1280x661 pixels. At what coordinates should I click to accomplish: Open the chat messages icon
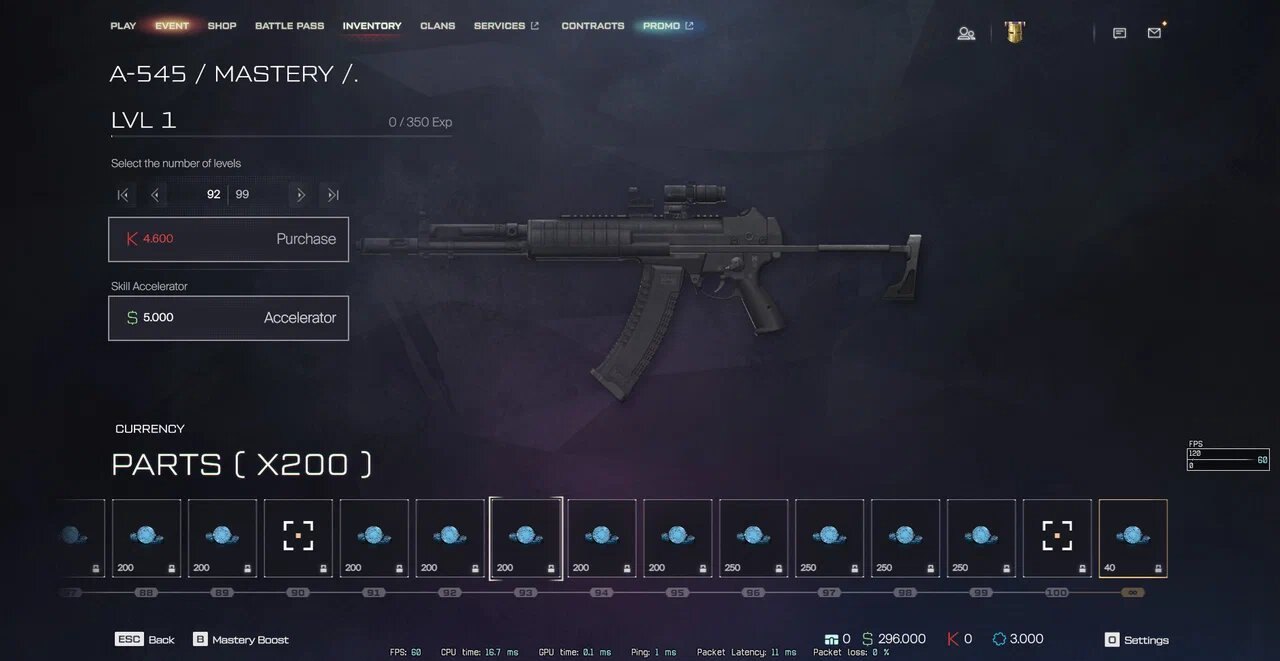point(1120,33)
